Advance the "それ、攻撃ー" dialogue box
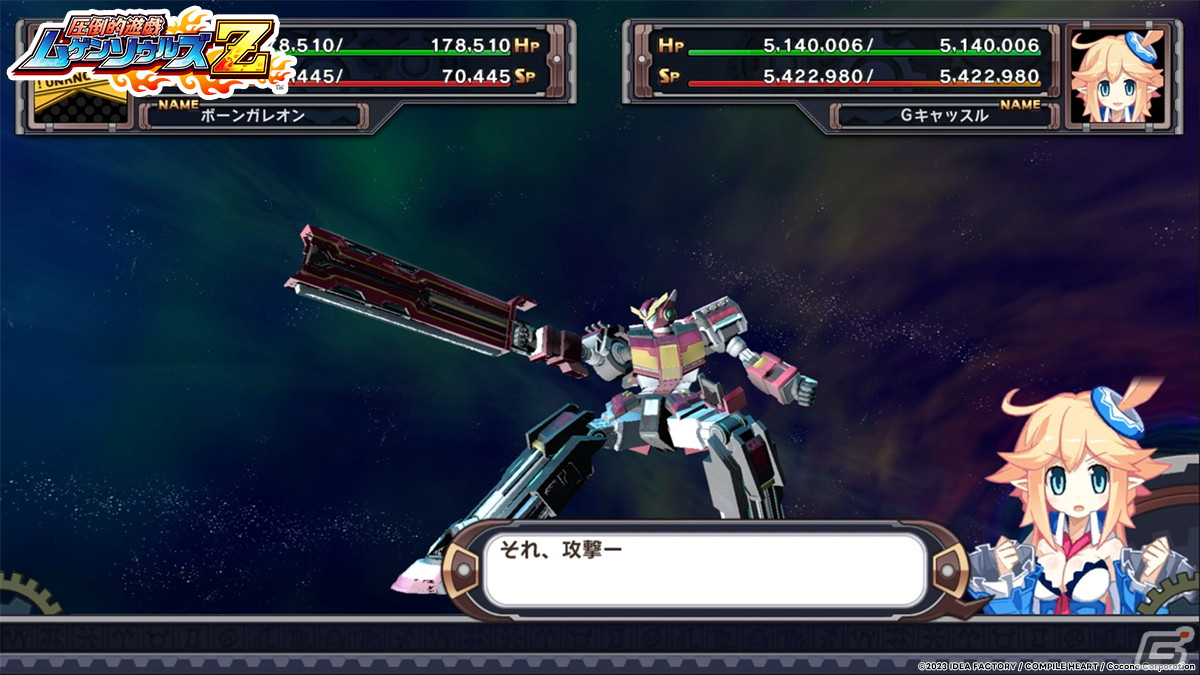The width and height of the screenshot is (1200, 675). (704, 571)
